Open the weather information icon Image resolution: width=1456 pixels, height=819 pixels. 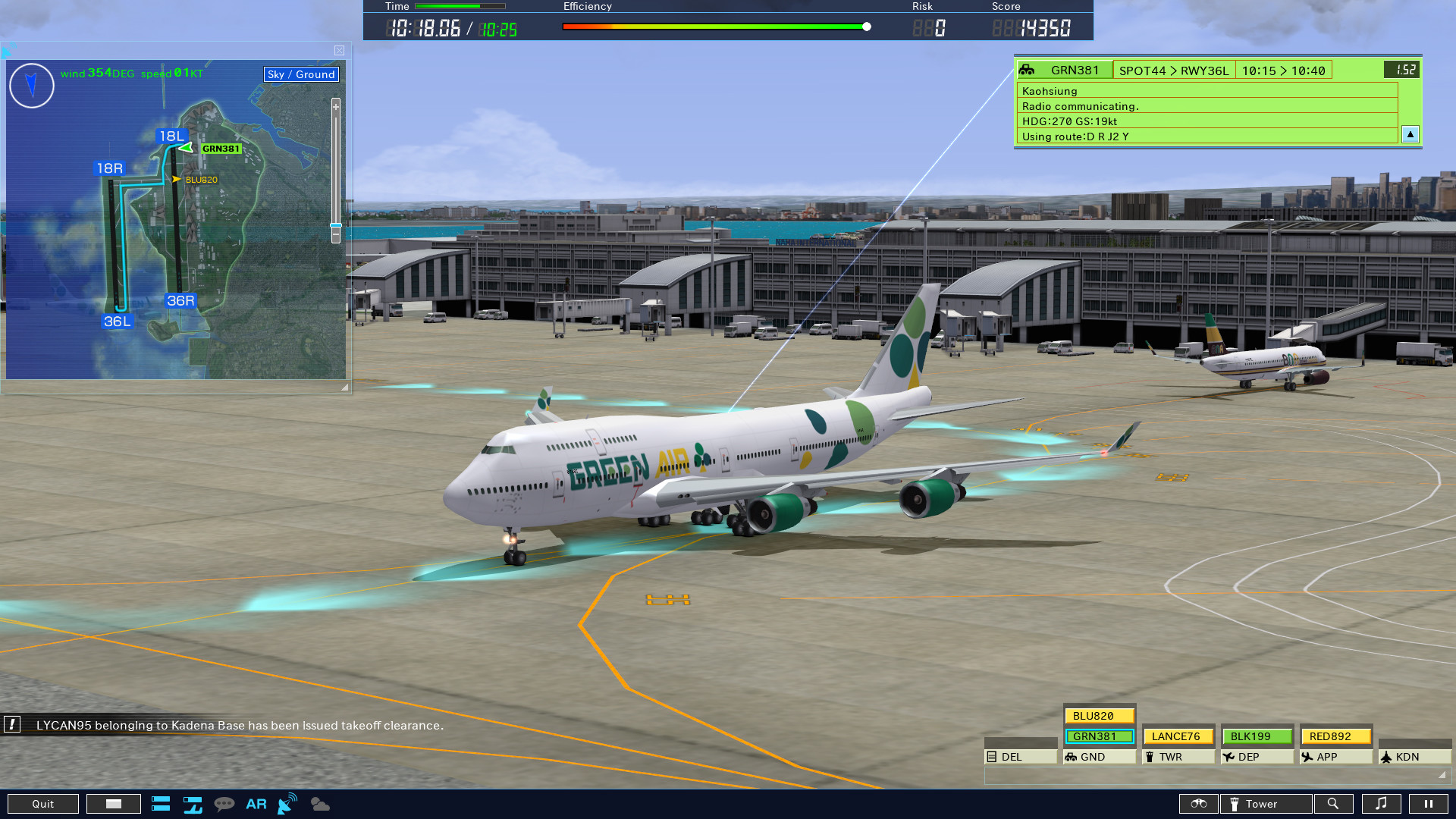pos(319,804)
